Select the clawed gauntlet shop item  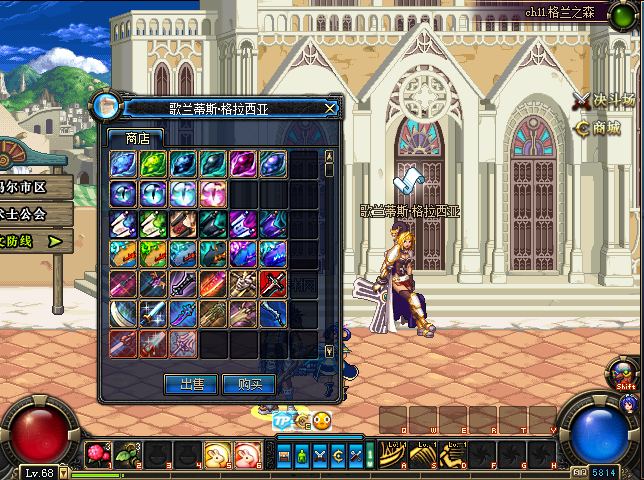click(243, 284)
